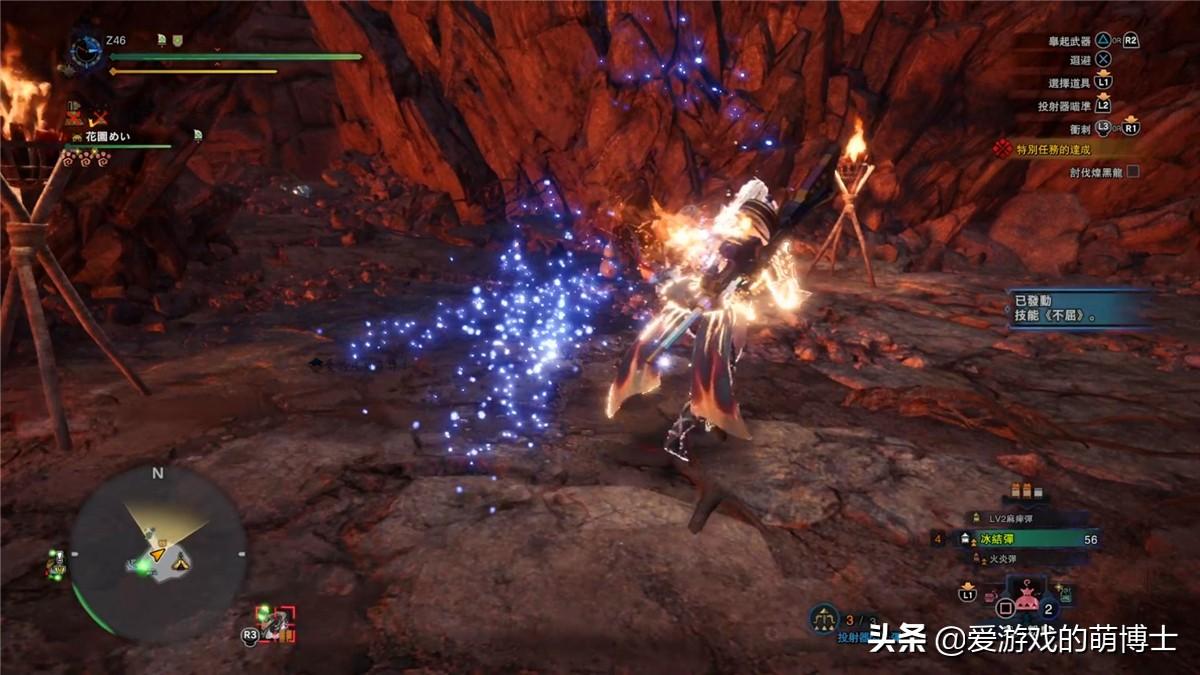
Task: Select the slinger ammo icon
Action: tap(824, 617)
